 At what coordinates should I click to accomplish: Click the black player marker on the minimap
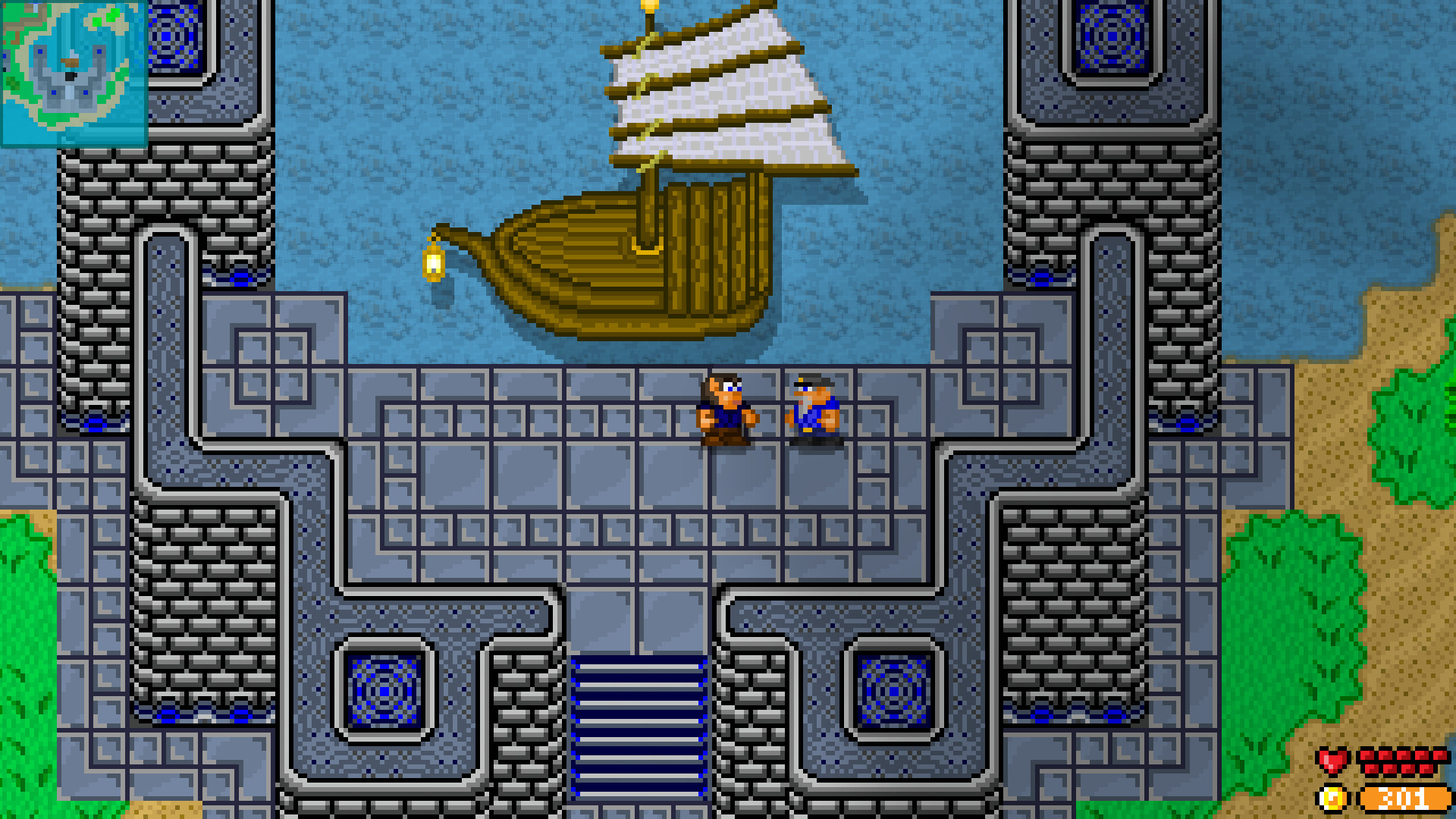pyautogui.click(x=70, y=77)
